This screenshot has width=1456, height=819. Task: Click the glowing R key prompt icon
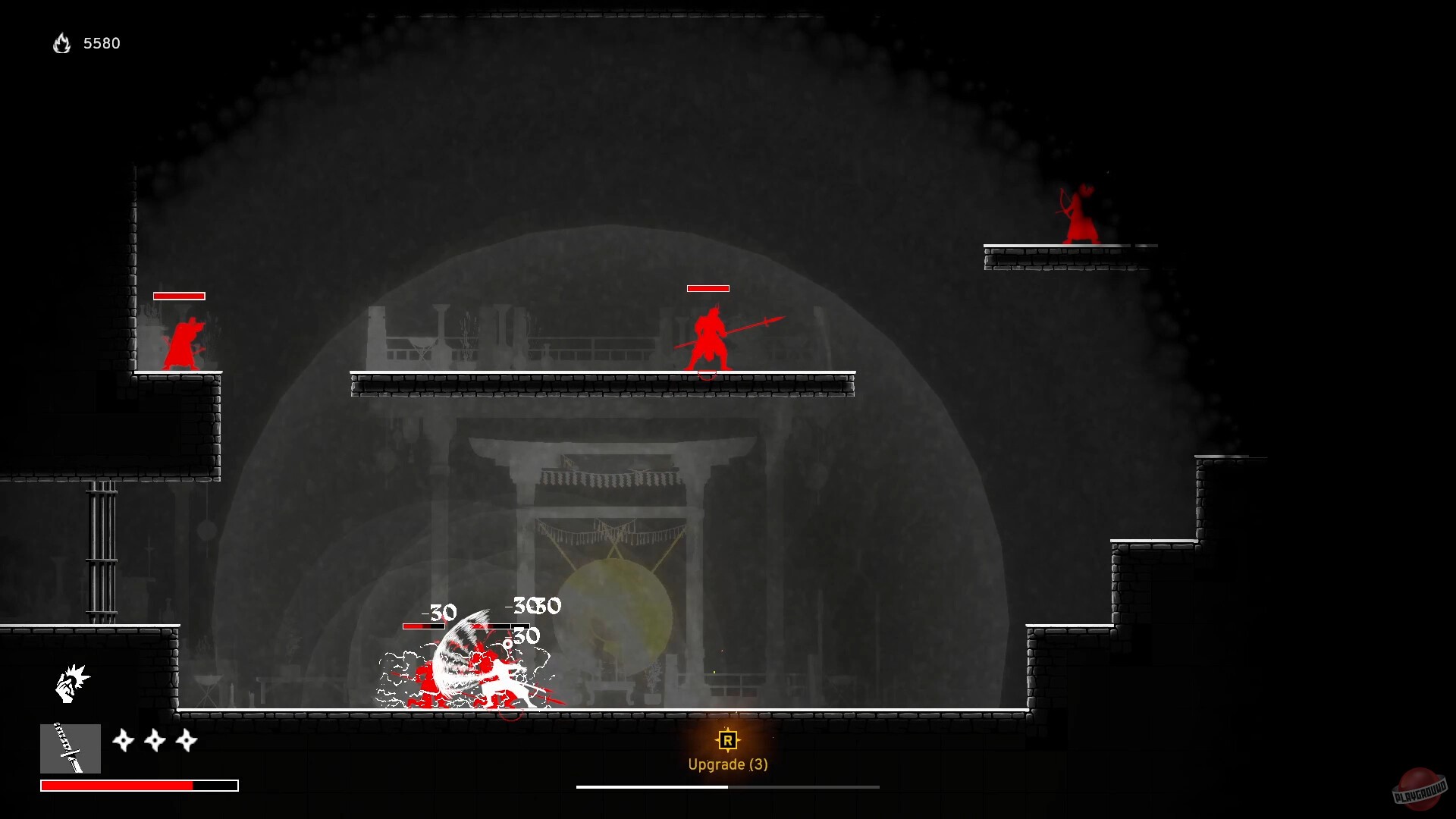(x=727, y=742)
